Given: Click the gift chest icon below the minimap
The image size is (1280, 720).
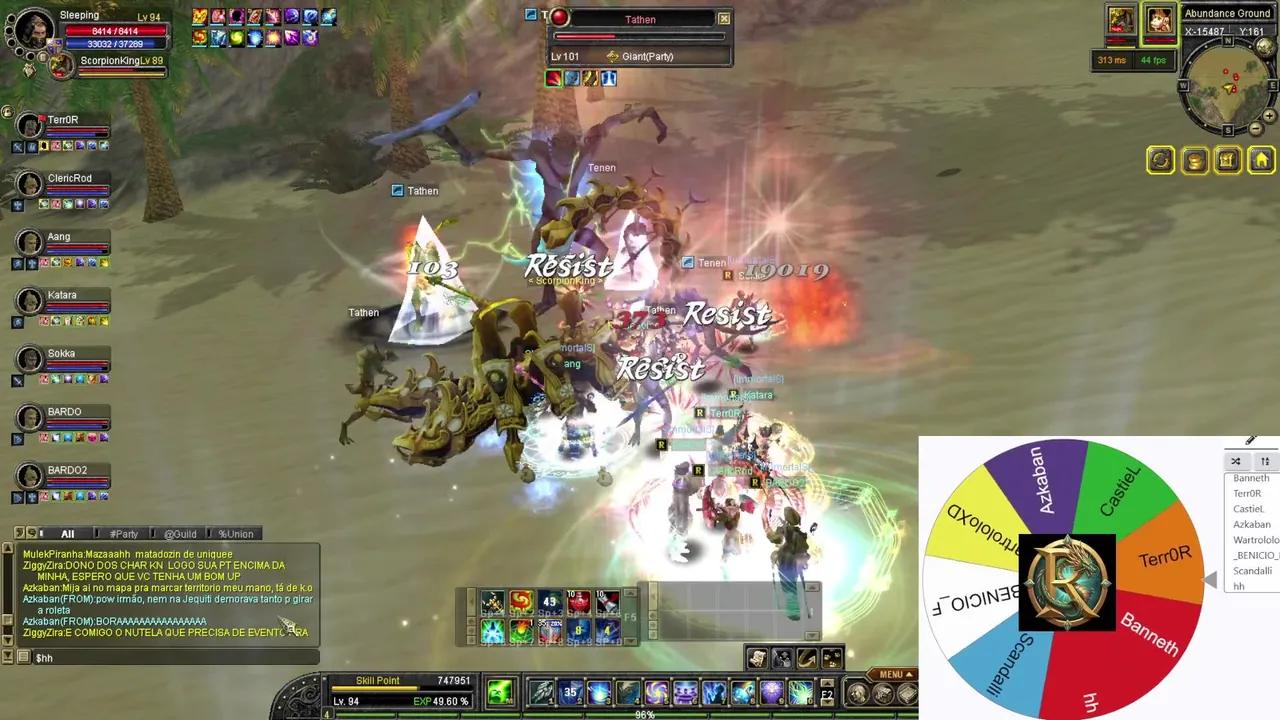Looking at the screenshot, I should [x=1227, y=160].
